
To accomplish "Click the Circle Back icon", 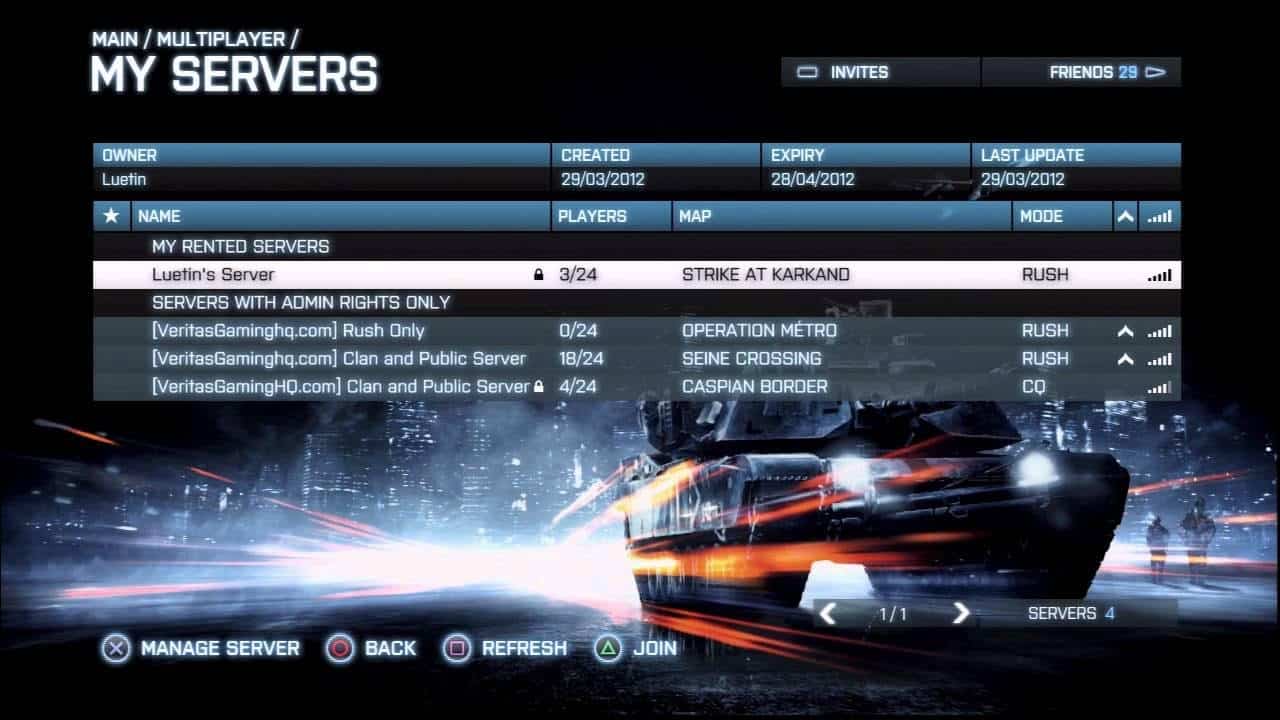I will click(338, 648).
